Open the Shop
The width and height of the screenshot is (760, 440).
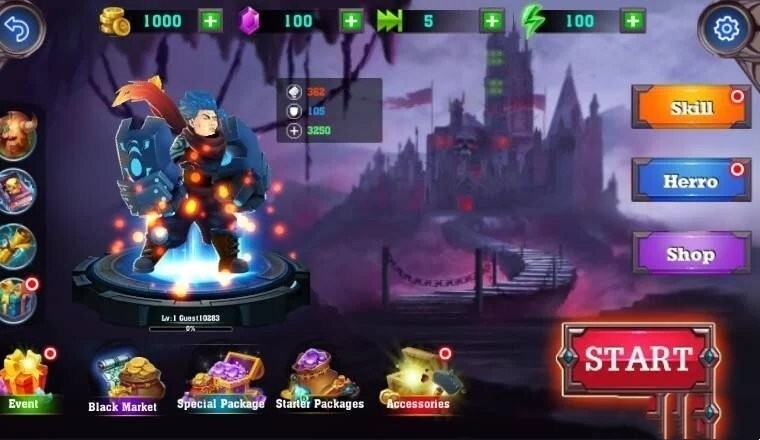pos(691,254)
